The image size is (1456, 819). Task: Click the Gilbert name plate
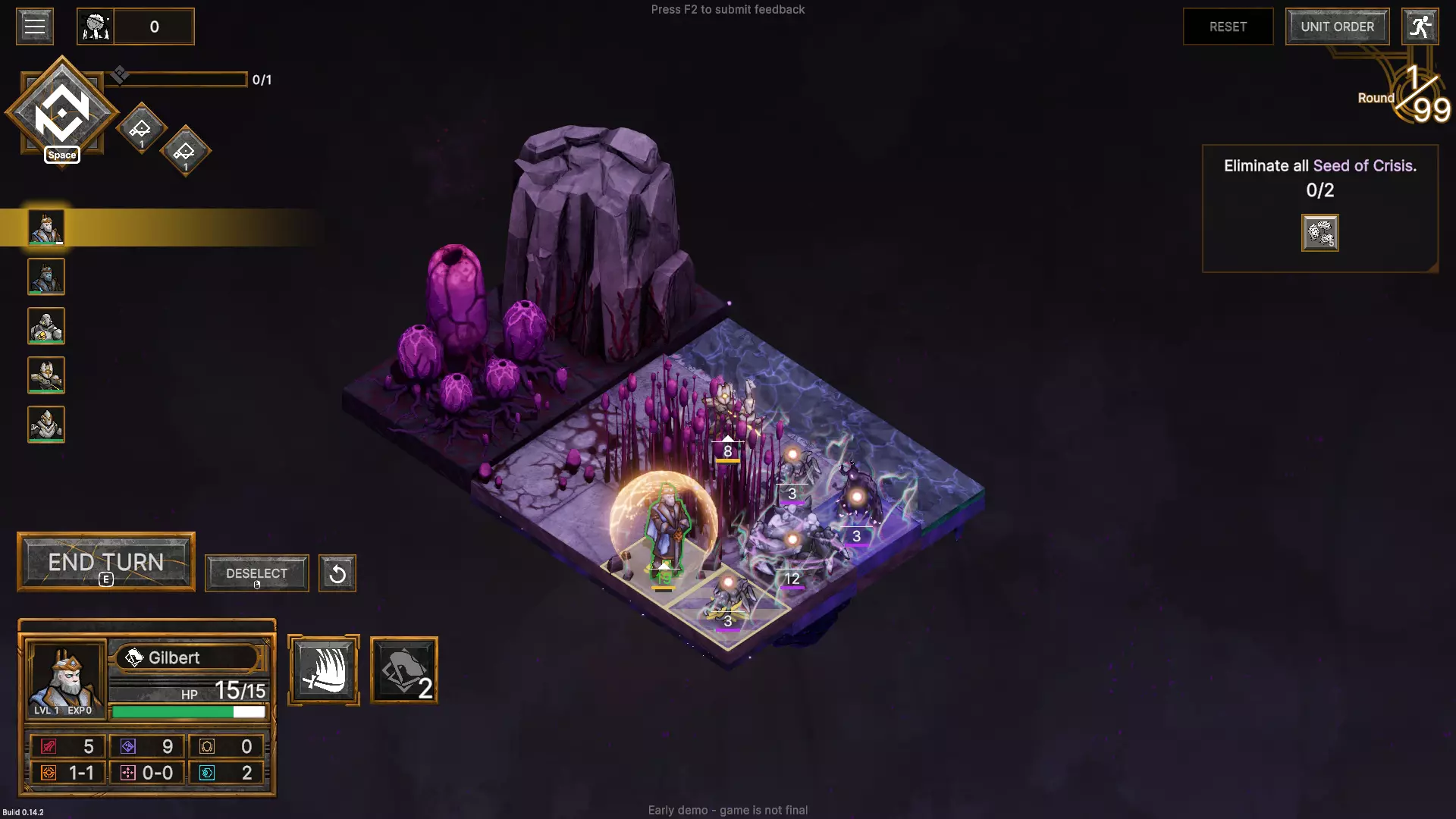(x=188, y=657)
